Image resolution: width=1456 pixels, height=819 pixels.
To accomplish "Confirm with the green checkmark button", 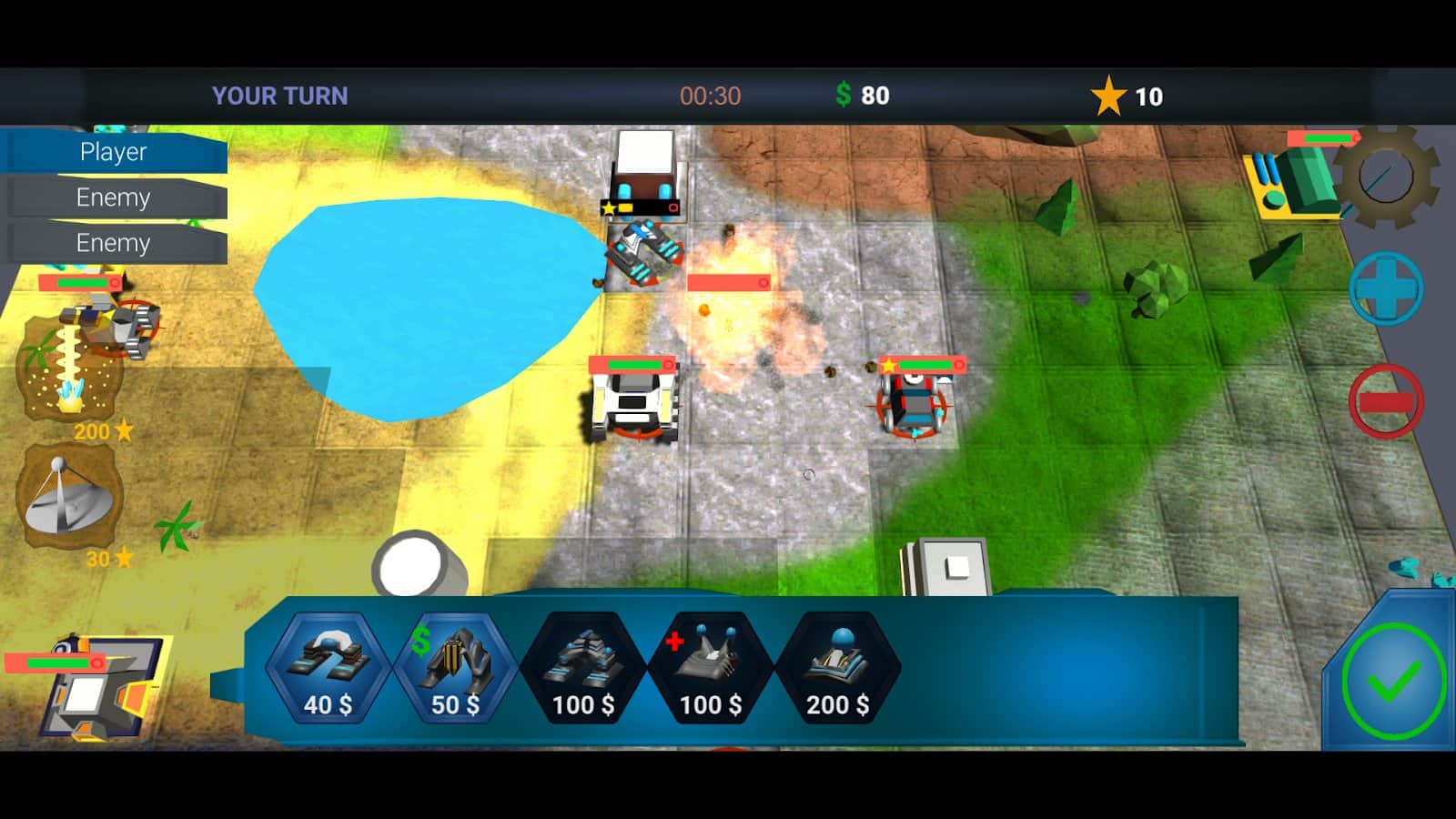I will (x=1392, y=680).
